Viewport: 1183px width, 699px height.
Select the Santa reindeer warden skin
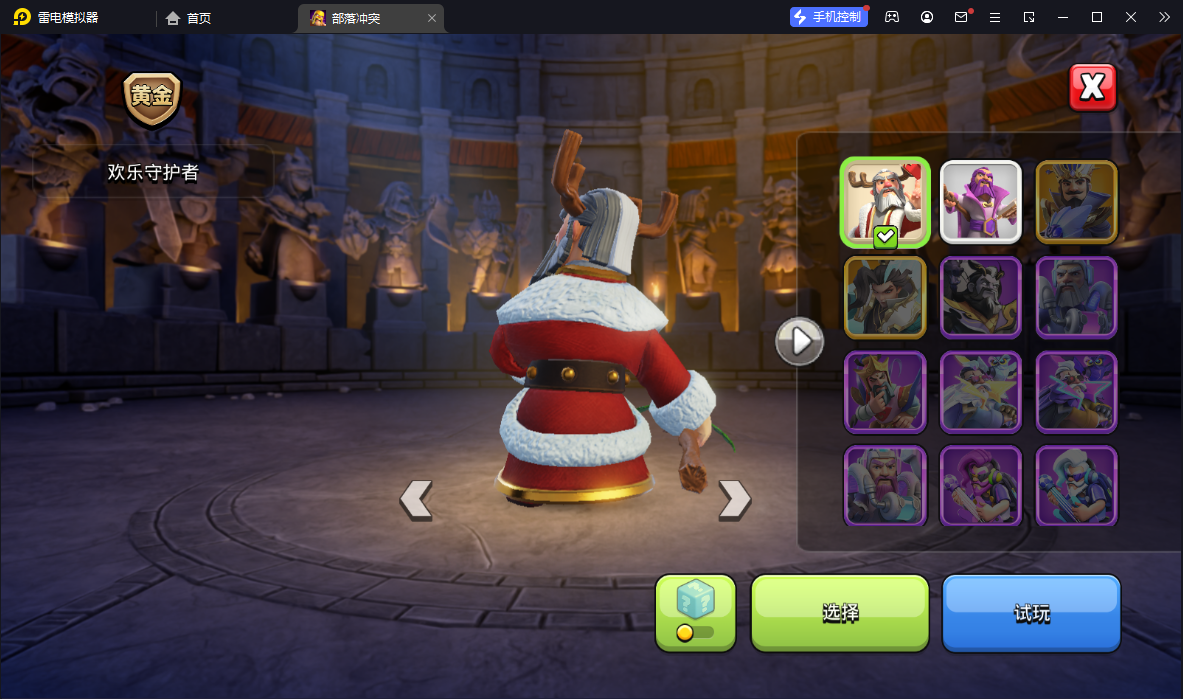coord(885,202)
